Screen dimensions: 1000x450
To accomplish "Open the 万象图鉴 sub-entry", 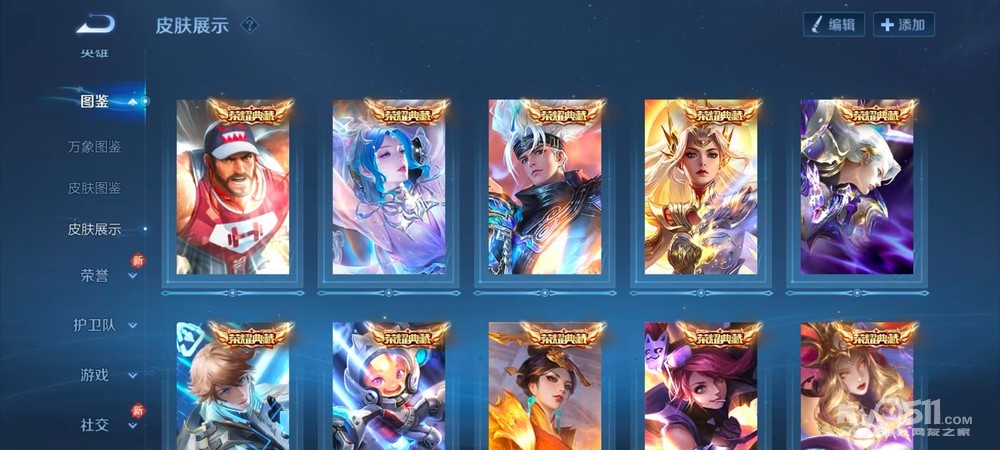I will [95, 147].
